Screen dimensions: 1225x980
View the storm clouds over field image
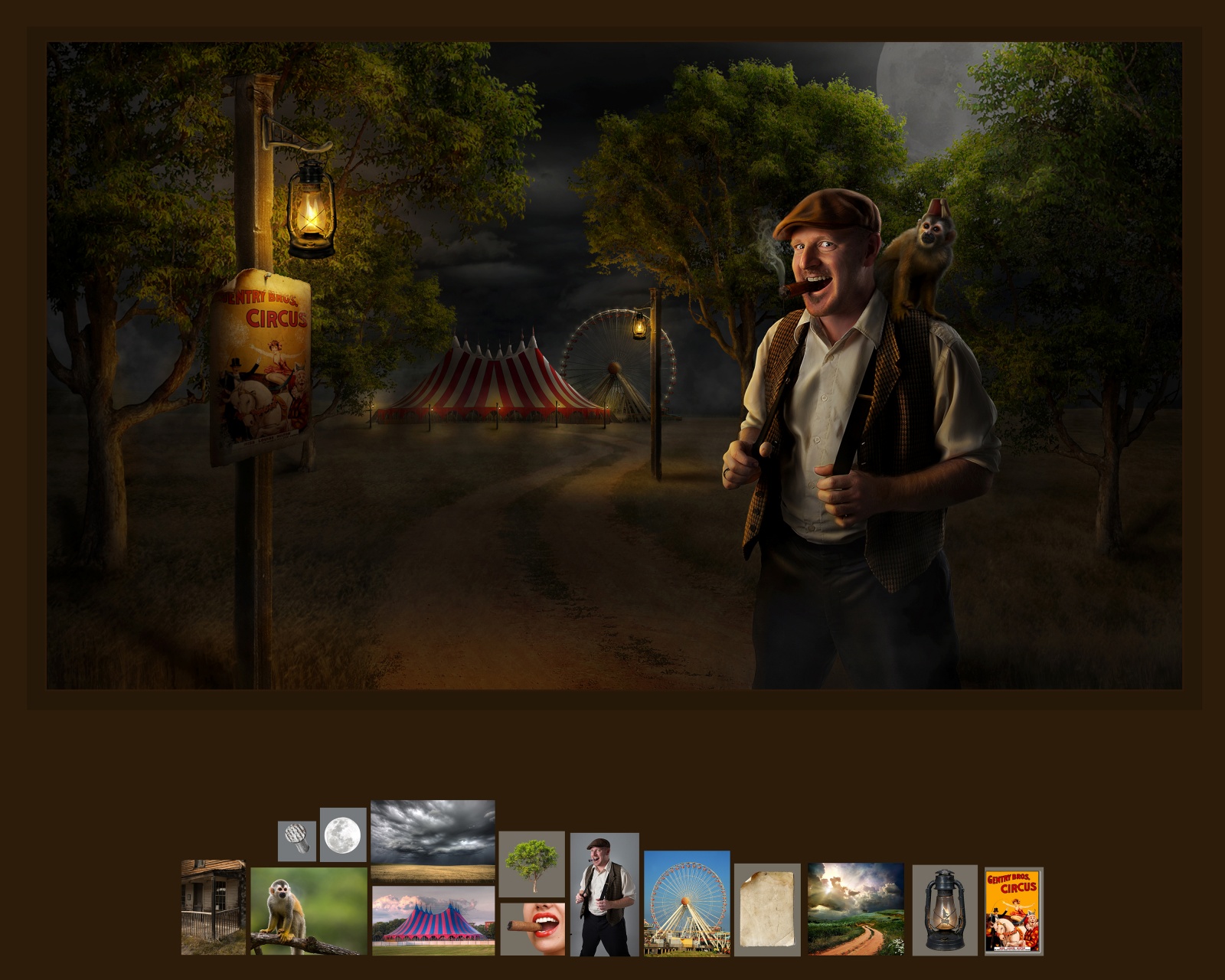[x=433, y=840]
